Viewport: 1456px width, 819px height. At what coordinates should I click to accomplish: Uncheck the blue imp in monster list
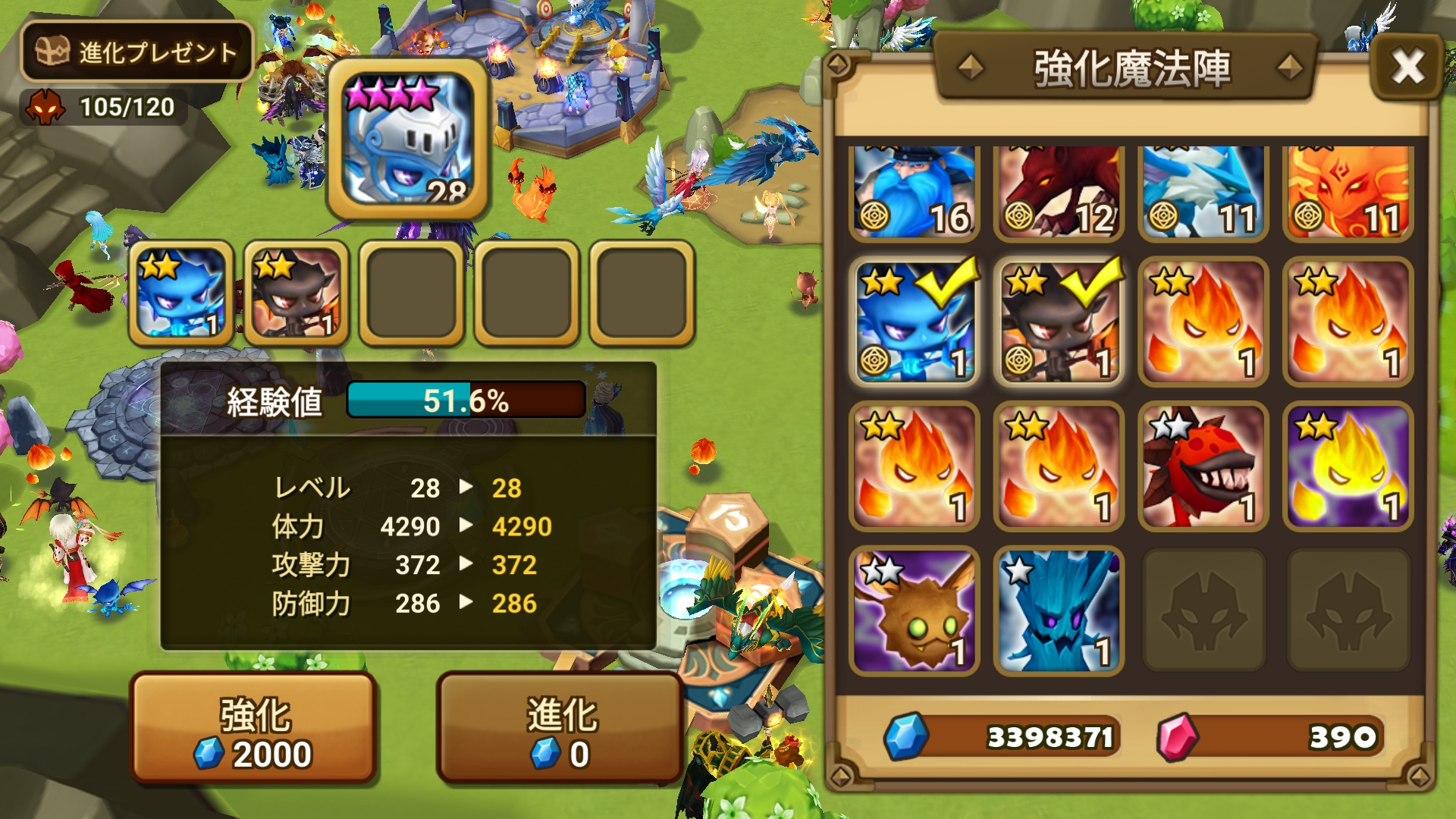[914, 322]
